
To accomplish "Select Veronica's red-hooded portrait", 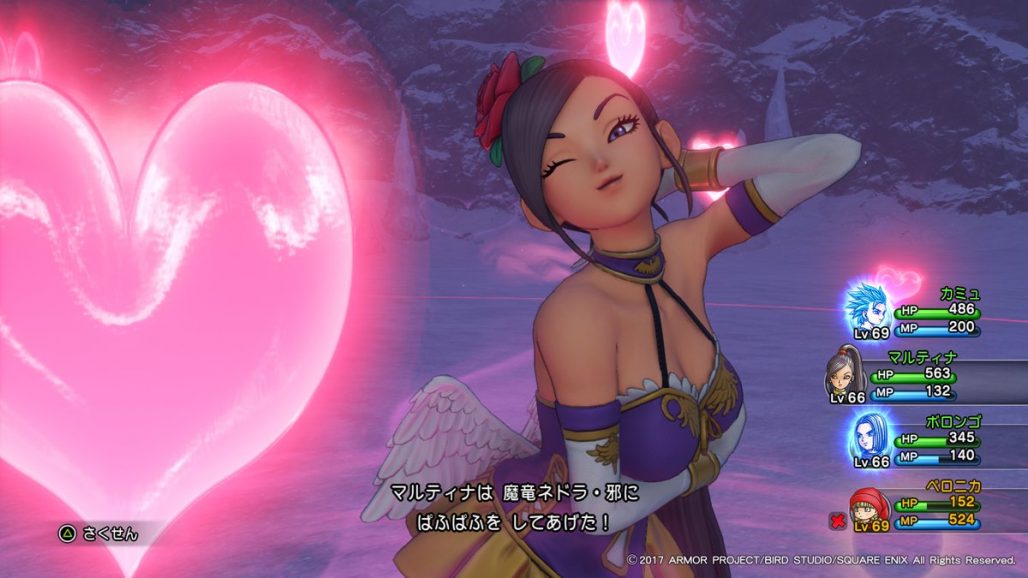I will [x=869, y=508].
